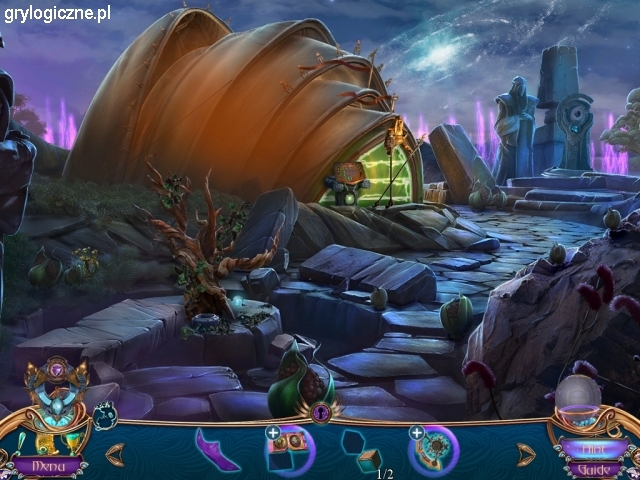Screen dimensions: 640x480
Task: Open the owl amulet helper above Menu
Action: (x=58, y=405)
